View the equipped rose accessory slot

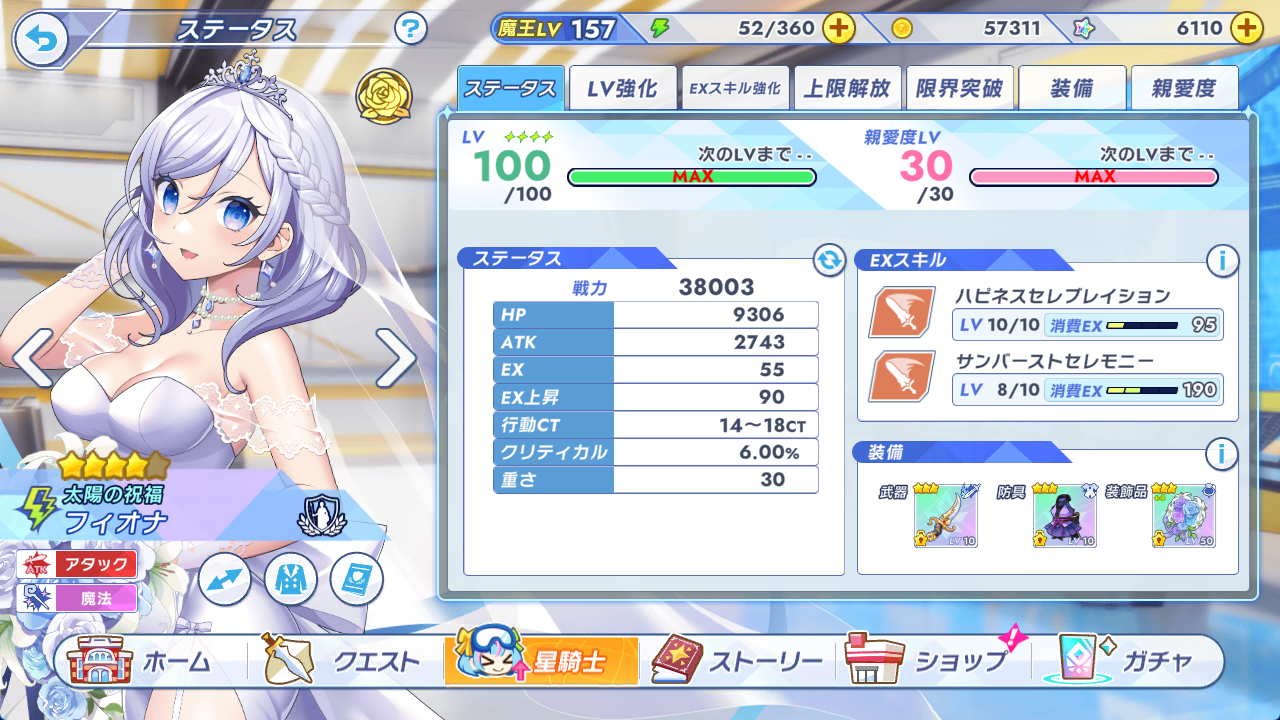[1183, 516]
